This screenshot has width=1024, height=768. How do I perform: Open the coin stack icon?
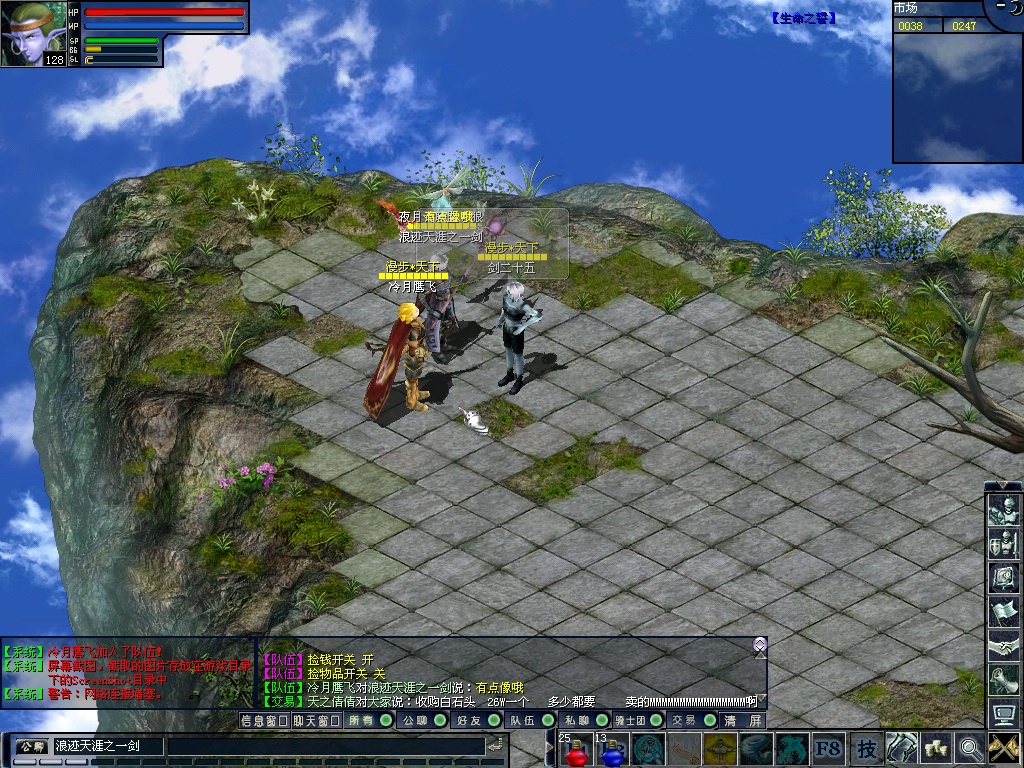pos(936,746)
